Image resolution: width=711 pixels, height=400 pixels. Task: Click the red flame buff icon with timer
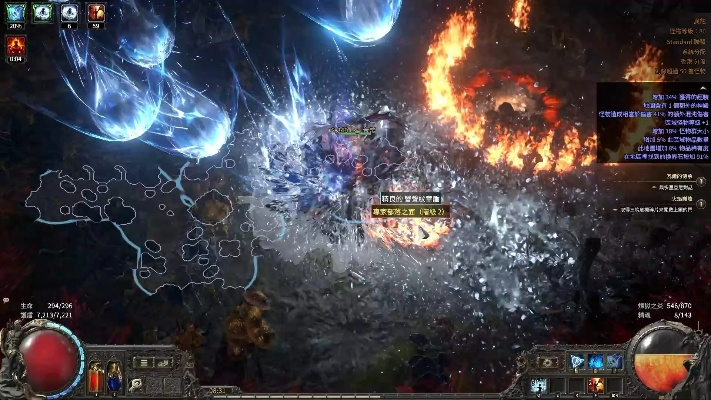click(x=16, y=47)
